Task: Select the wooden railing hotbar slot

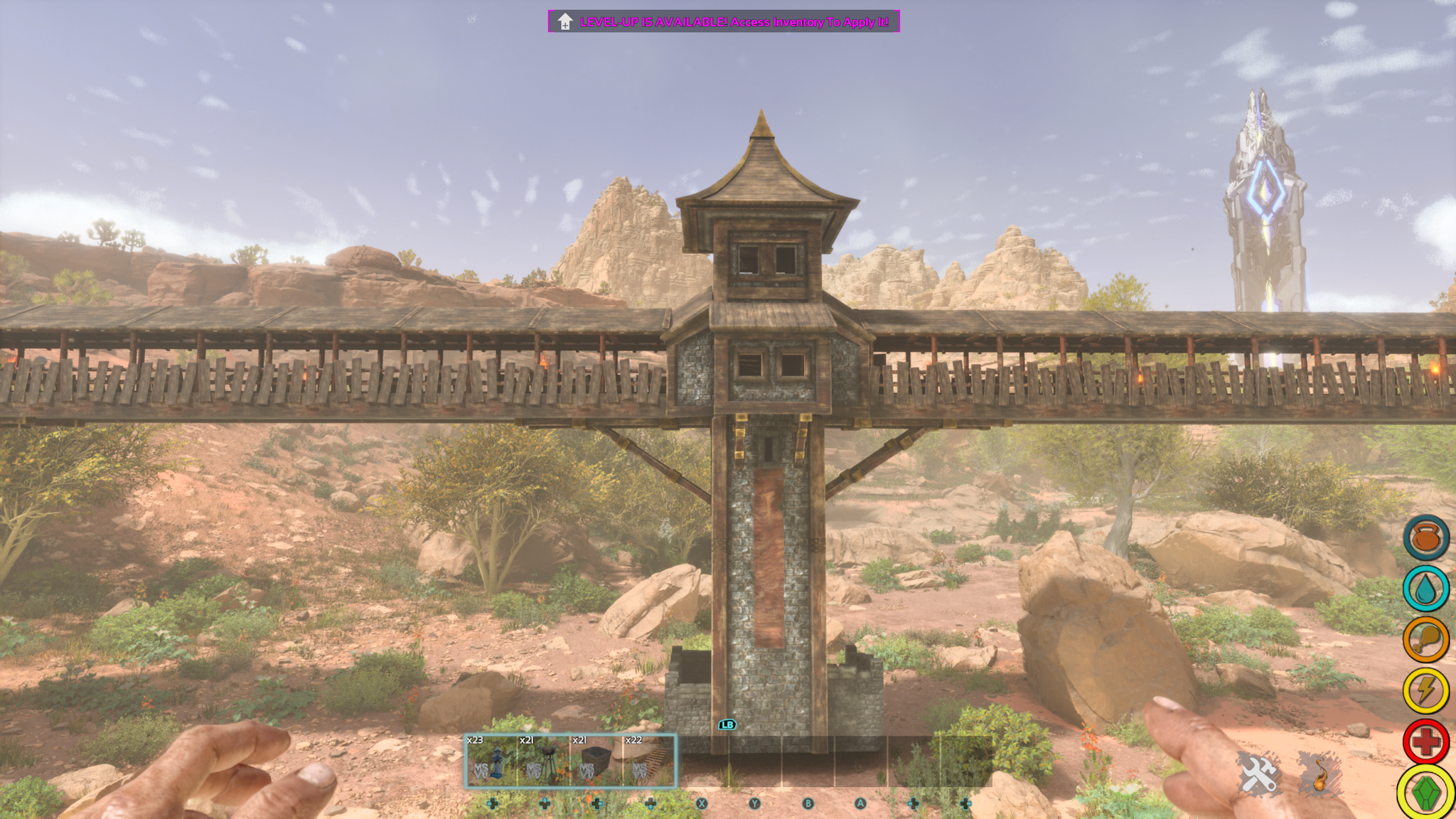Action: tap(649, 761)
